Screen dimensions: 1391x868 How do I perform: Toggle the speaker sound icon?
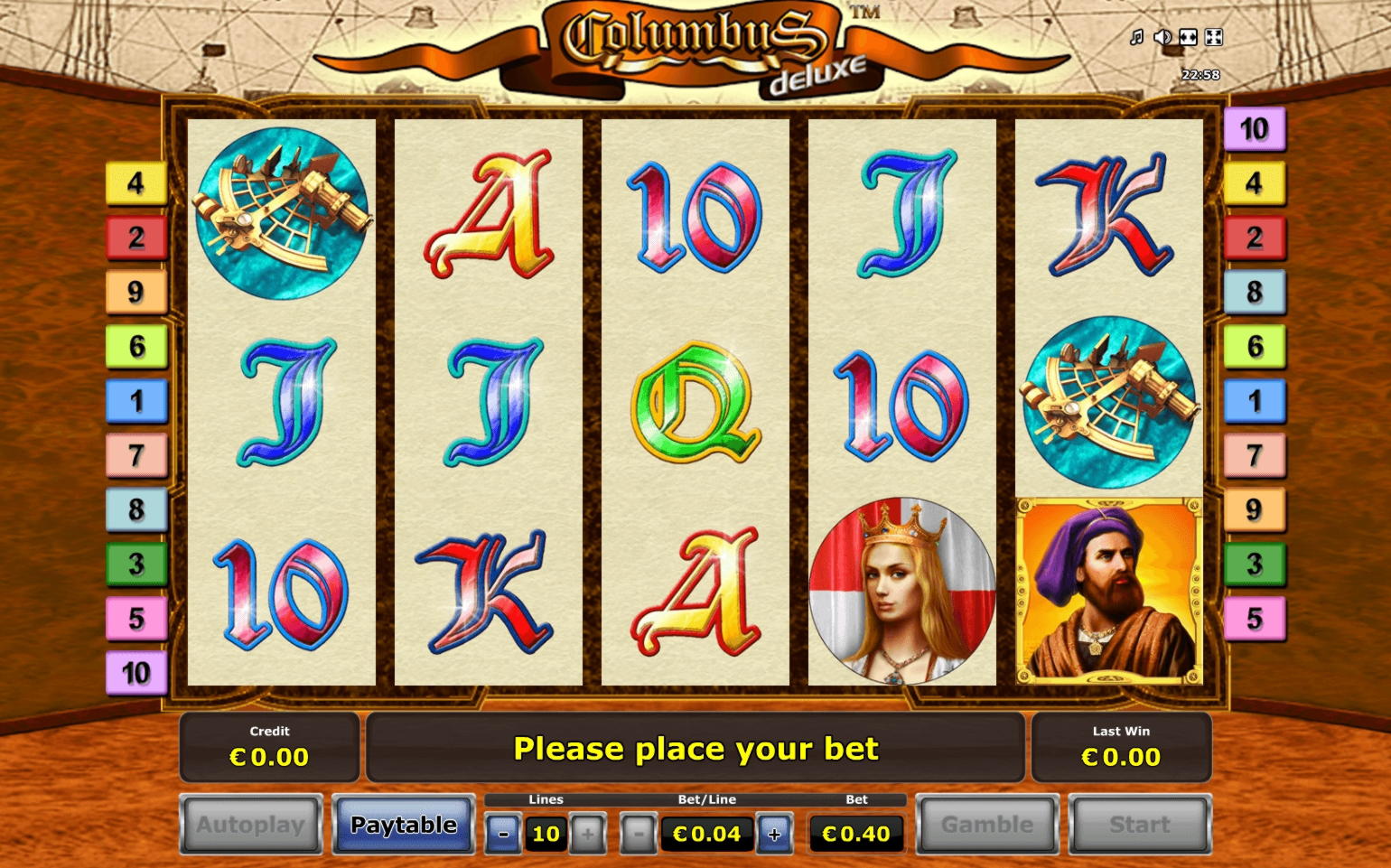1162,37
